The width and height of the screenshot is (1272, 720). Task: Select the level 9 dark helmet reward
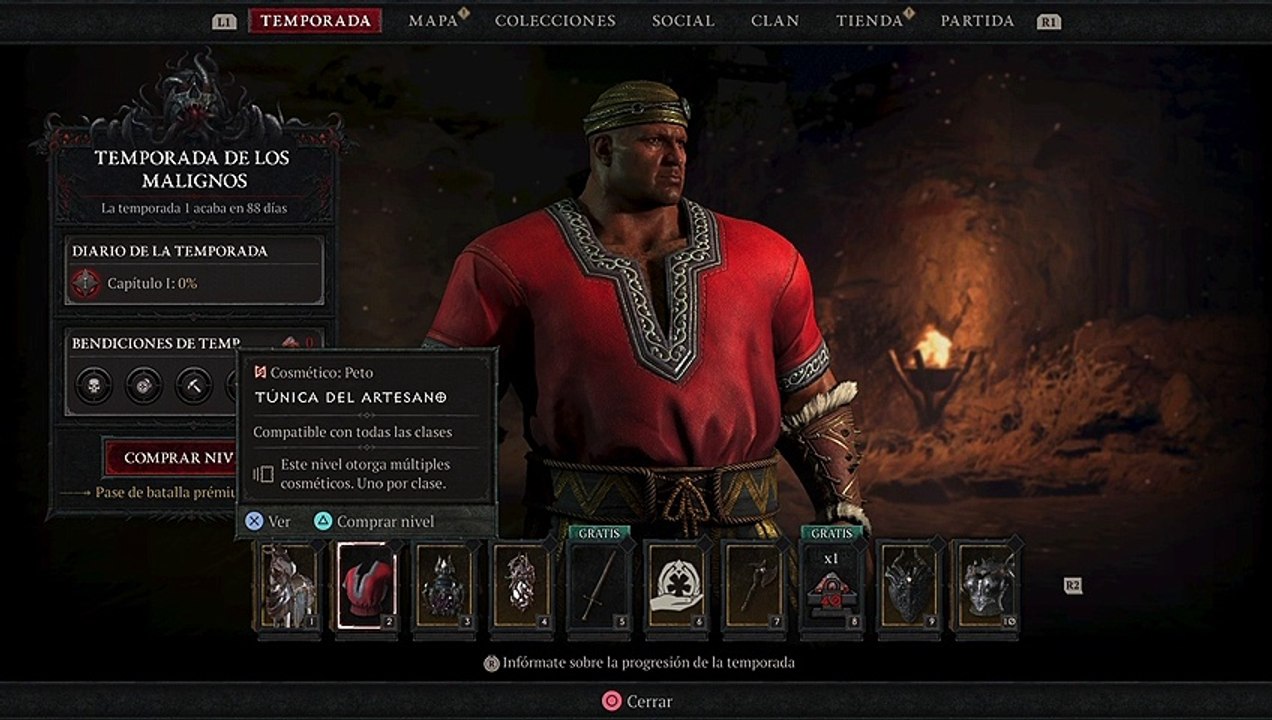click(x=909, y=586)
